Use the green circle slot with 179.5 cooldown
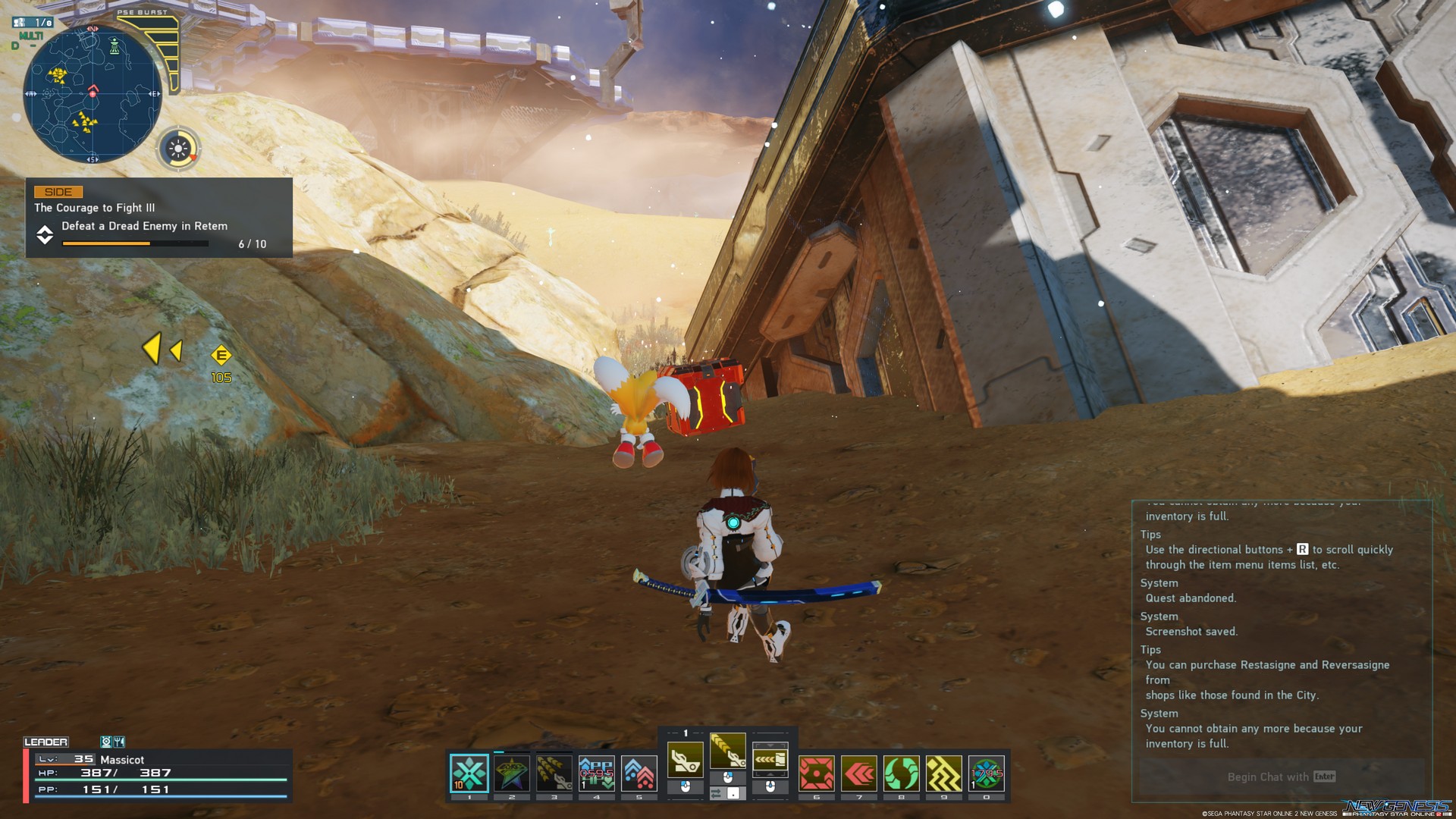Viewport: 1456px width, 819px height. point(986,773)
